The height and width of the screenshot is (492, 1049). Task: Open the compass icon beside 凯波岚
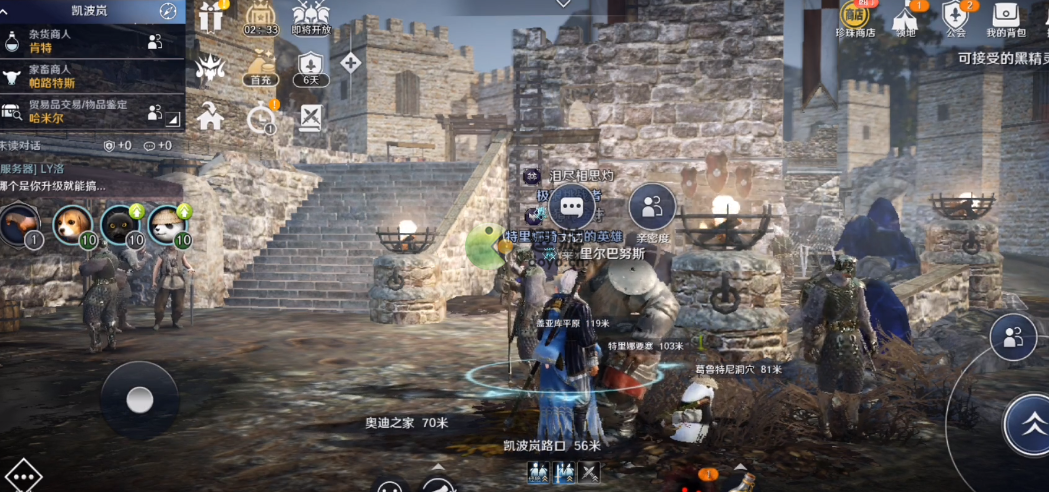click(x=168, y=11)
